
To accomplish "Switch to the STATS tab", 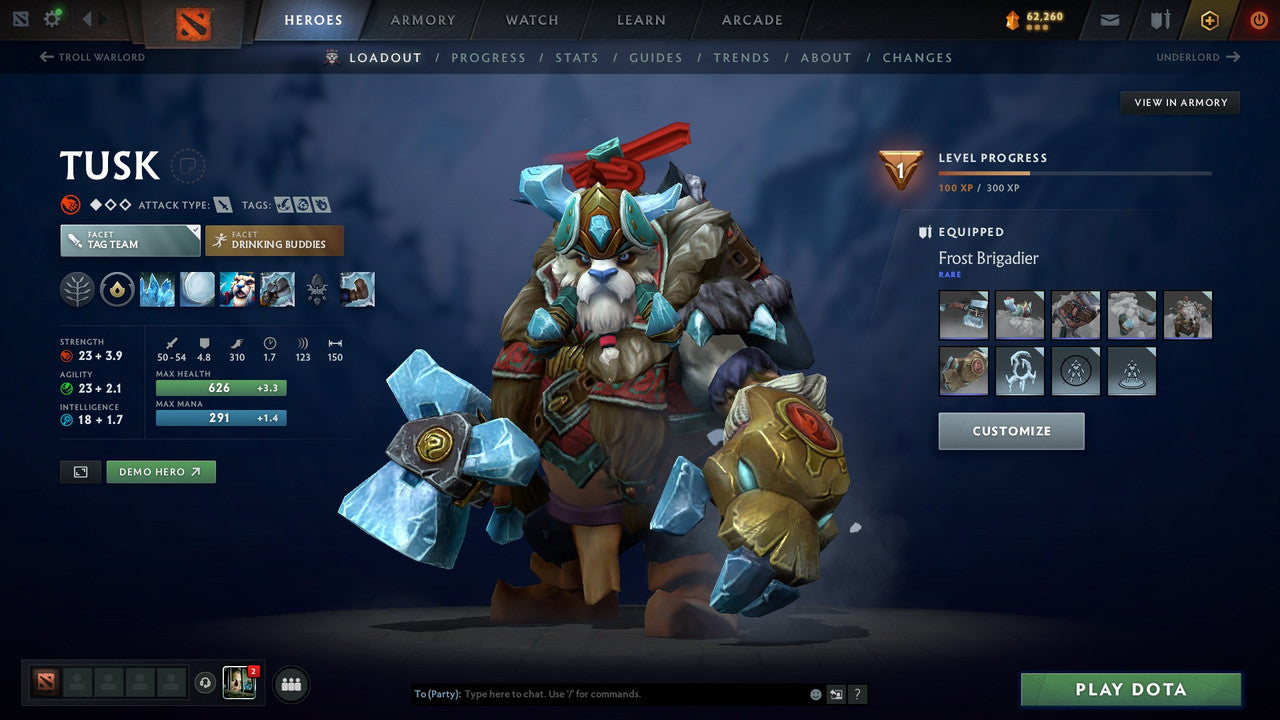I will [577, 57].
